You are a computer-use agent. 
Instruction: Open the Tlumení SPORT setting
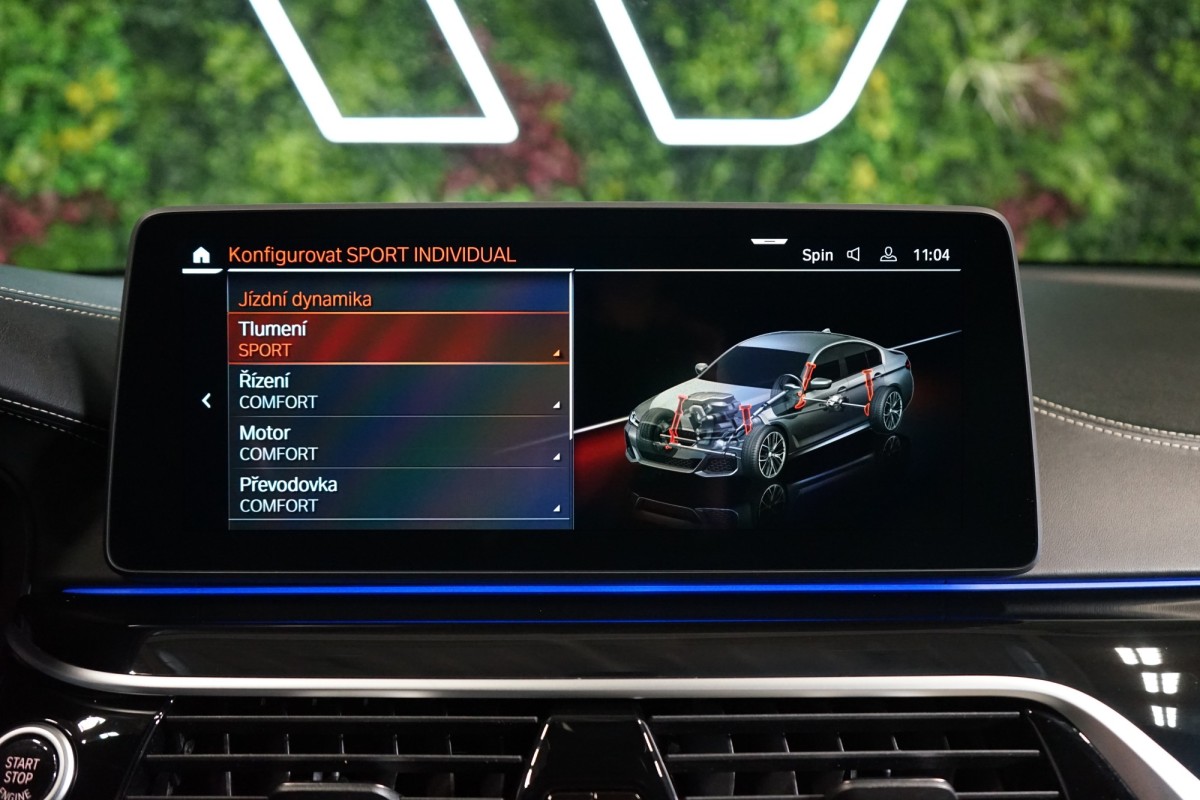coord(399,339)
